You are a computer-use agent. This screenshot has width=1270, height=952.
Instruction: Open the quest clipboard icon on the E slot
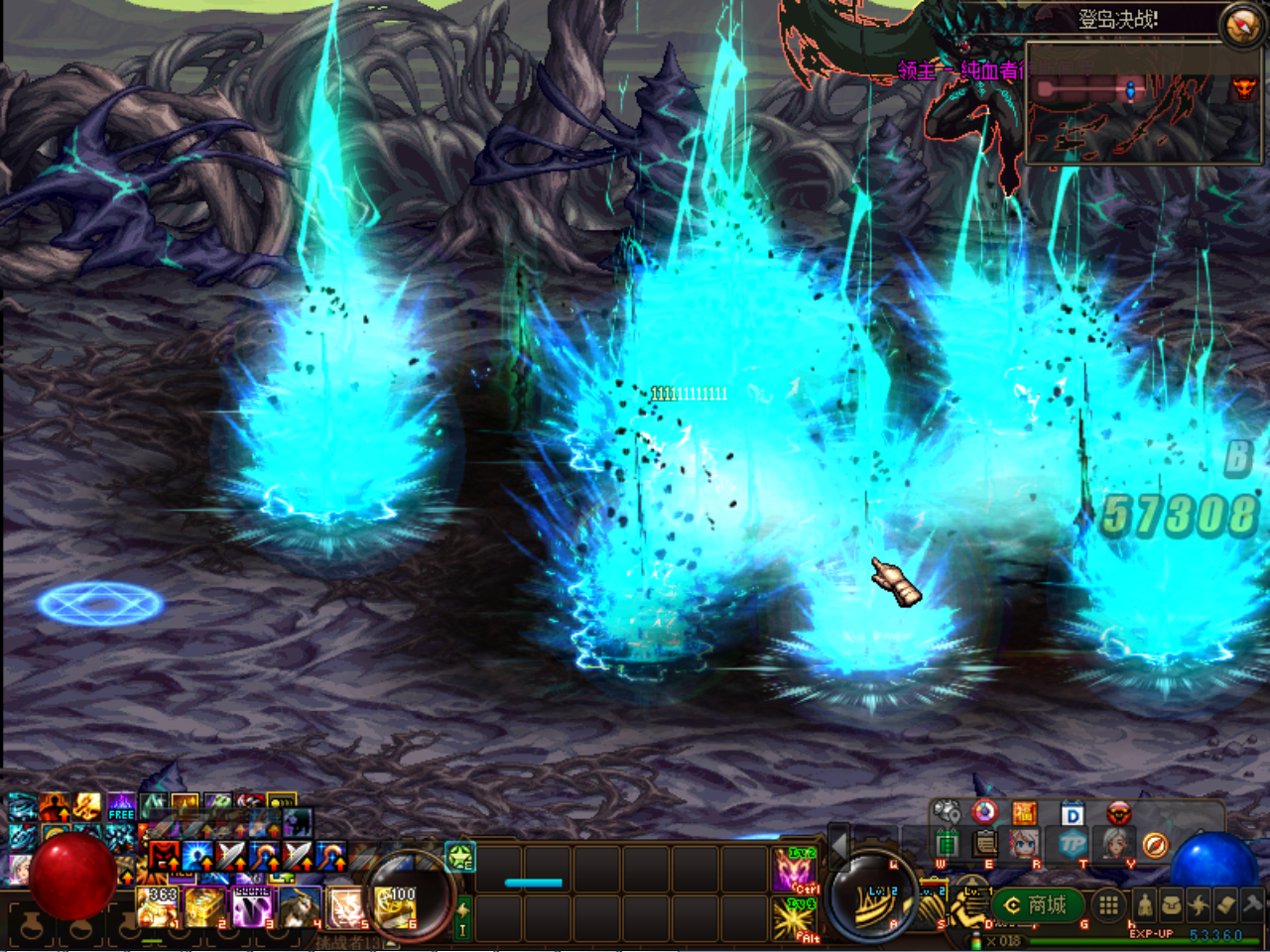click(984, 845)
